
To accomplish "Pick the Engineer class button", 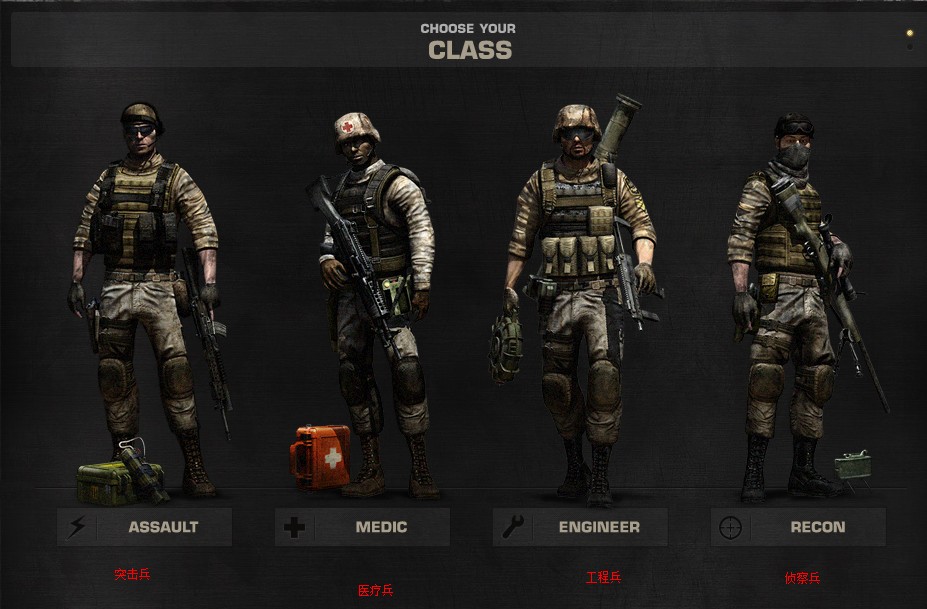I will (x=580, y=527).
